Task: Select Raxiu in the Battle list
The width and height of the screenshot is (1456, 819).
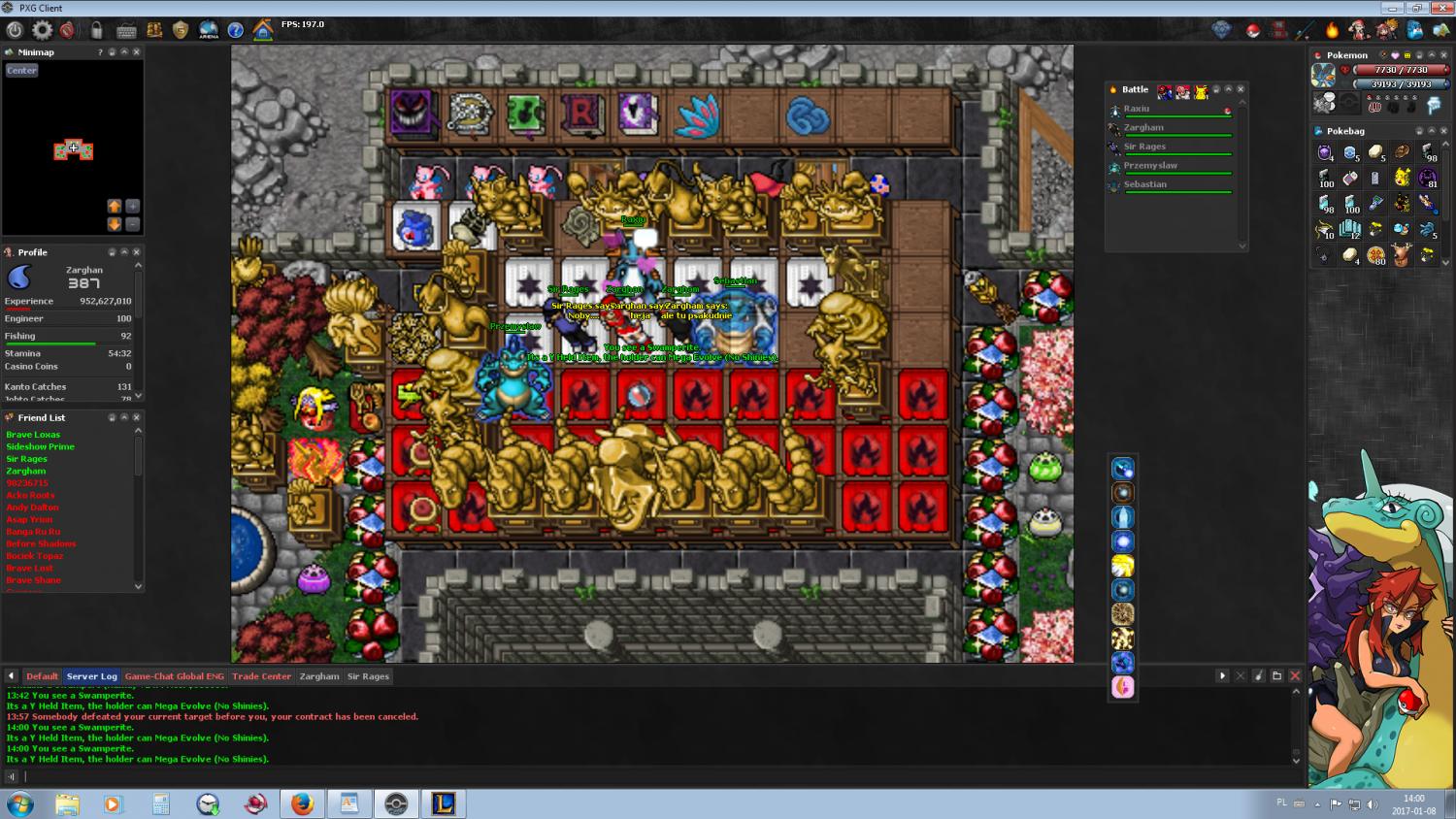Action: click(1137, 109)
